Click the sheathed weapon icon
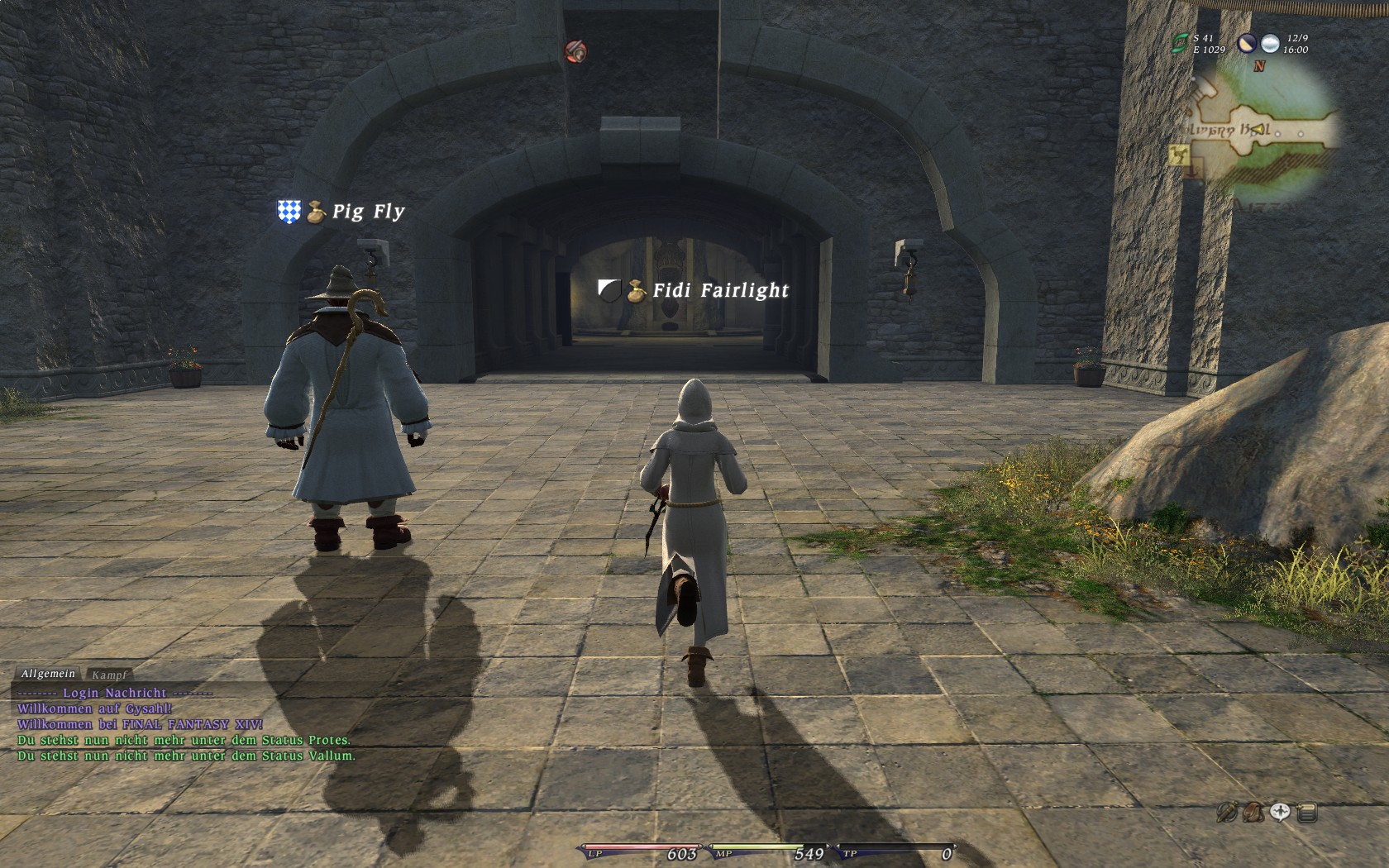 click(1227, 813)
